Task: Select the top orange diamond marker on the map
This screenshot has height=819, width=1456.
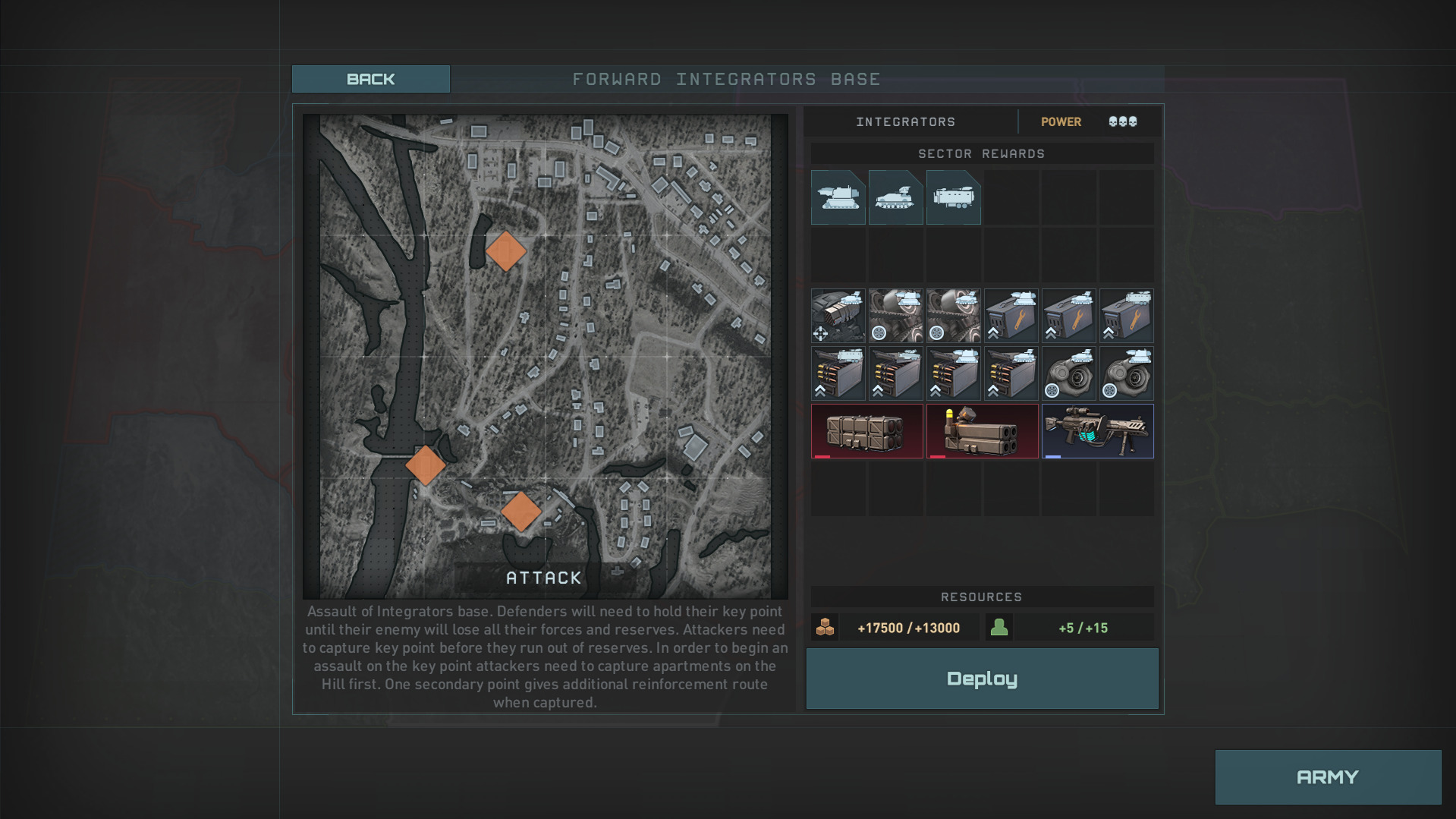Action: pyautogui.click(x=505, y=250)
